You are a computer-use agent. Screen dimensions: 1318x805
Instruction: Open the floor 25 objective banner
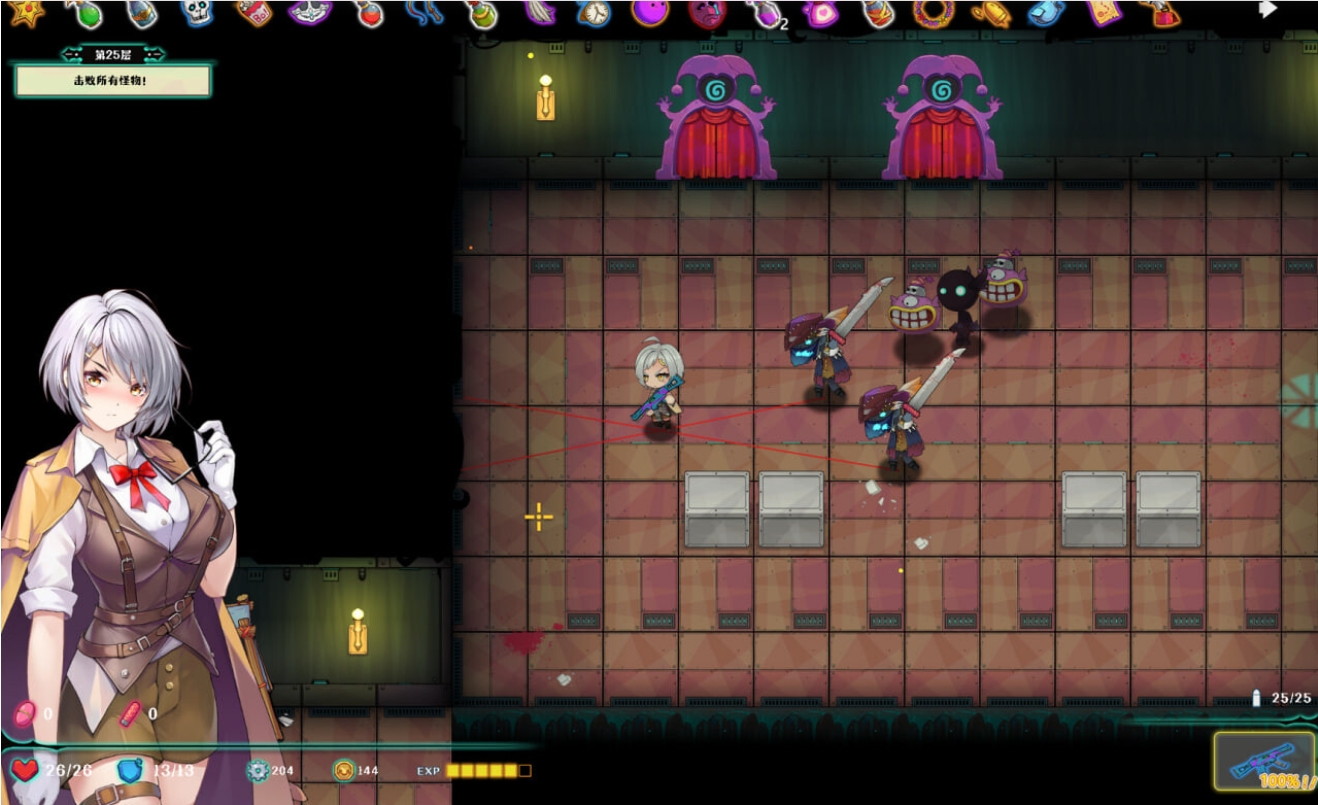112,80
